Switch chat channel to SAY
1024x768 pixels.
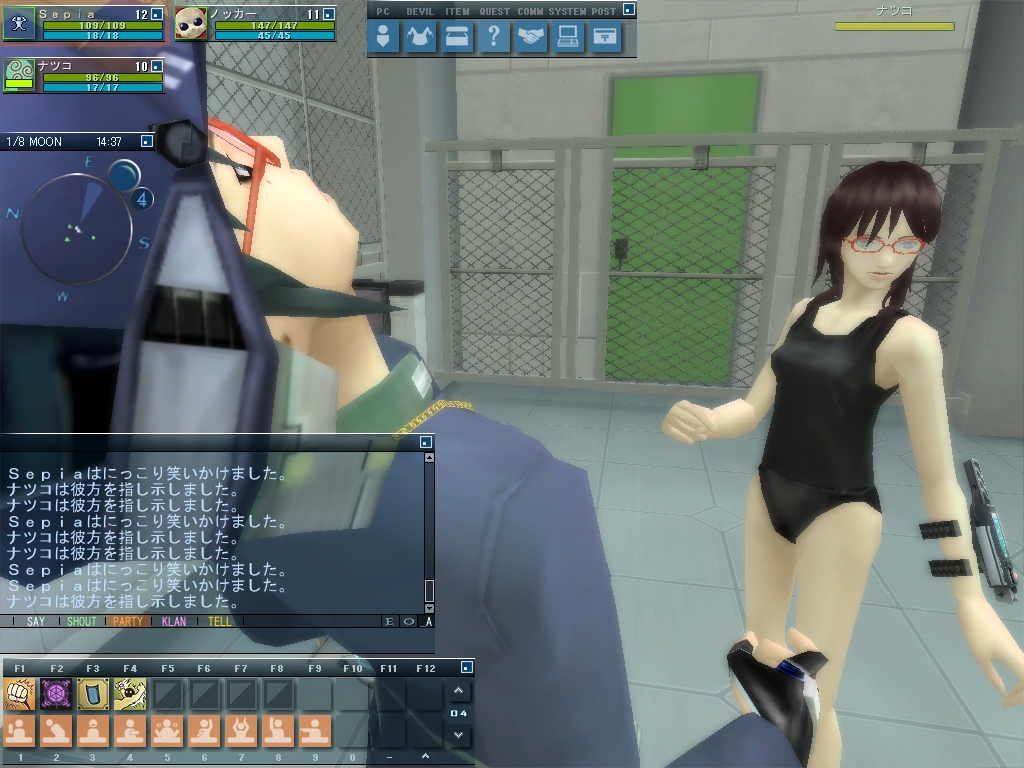click(36, 621)
